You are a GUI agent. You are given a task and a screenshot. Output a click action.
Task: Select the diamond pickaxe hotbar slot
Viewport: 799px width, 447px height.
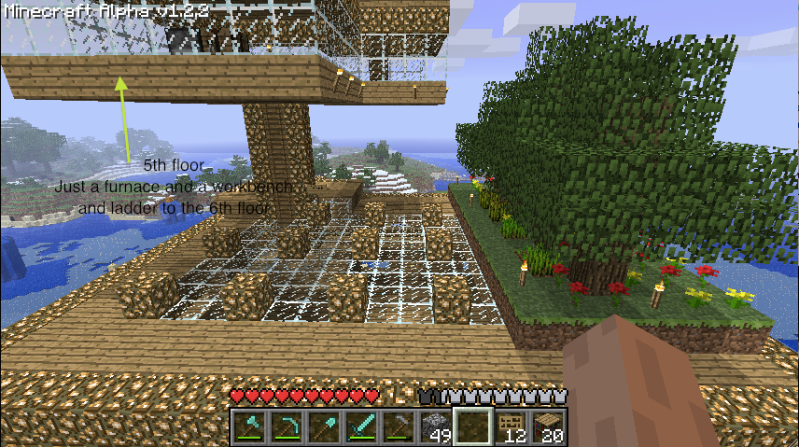click(286, 425)
